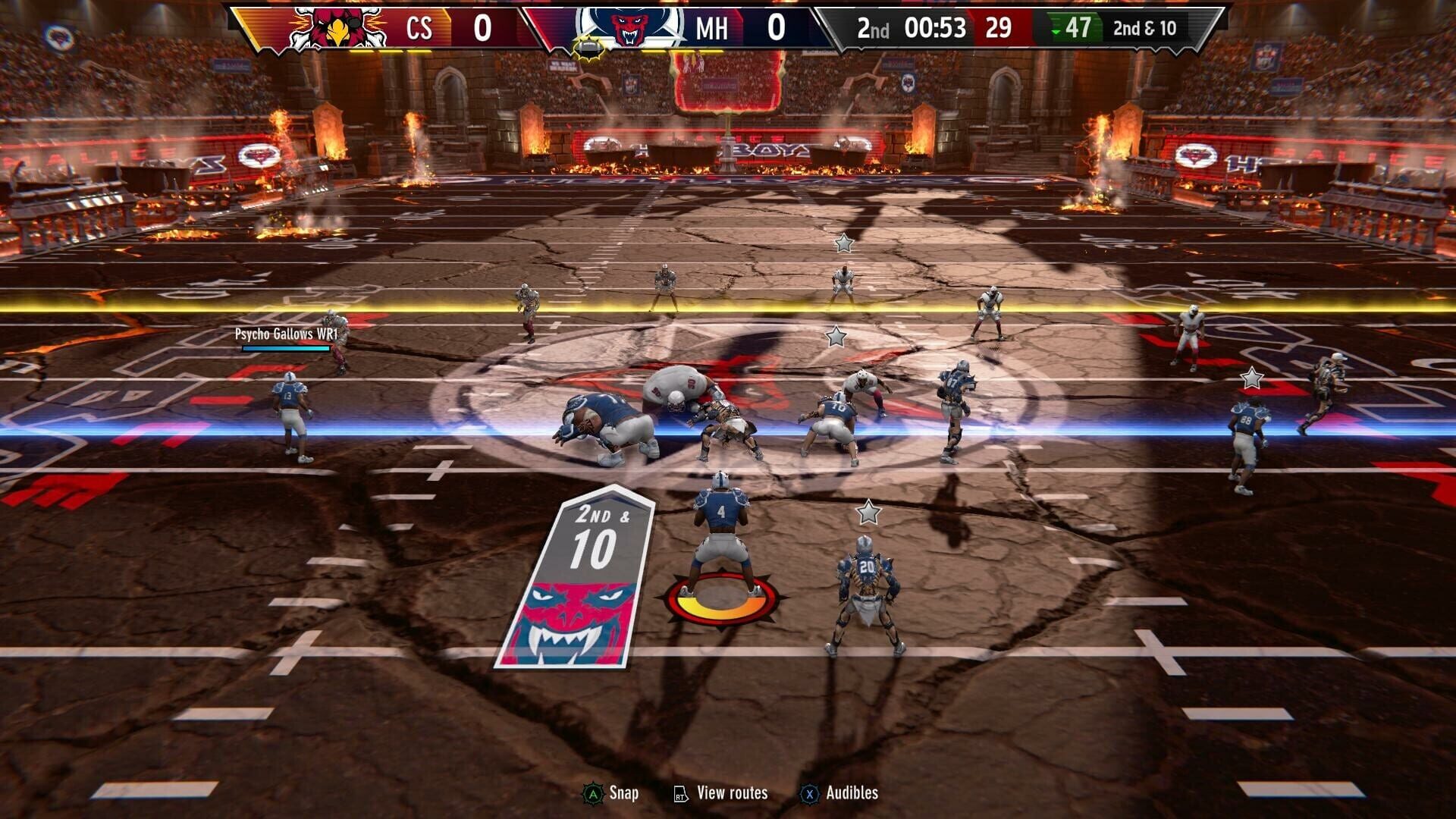Viewport: 1456px width, 819px height.
Task: Click the blue X Audibles icon
Action: (809, 793)
